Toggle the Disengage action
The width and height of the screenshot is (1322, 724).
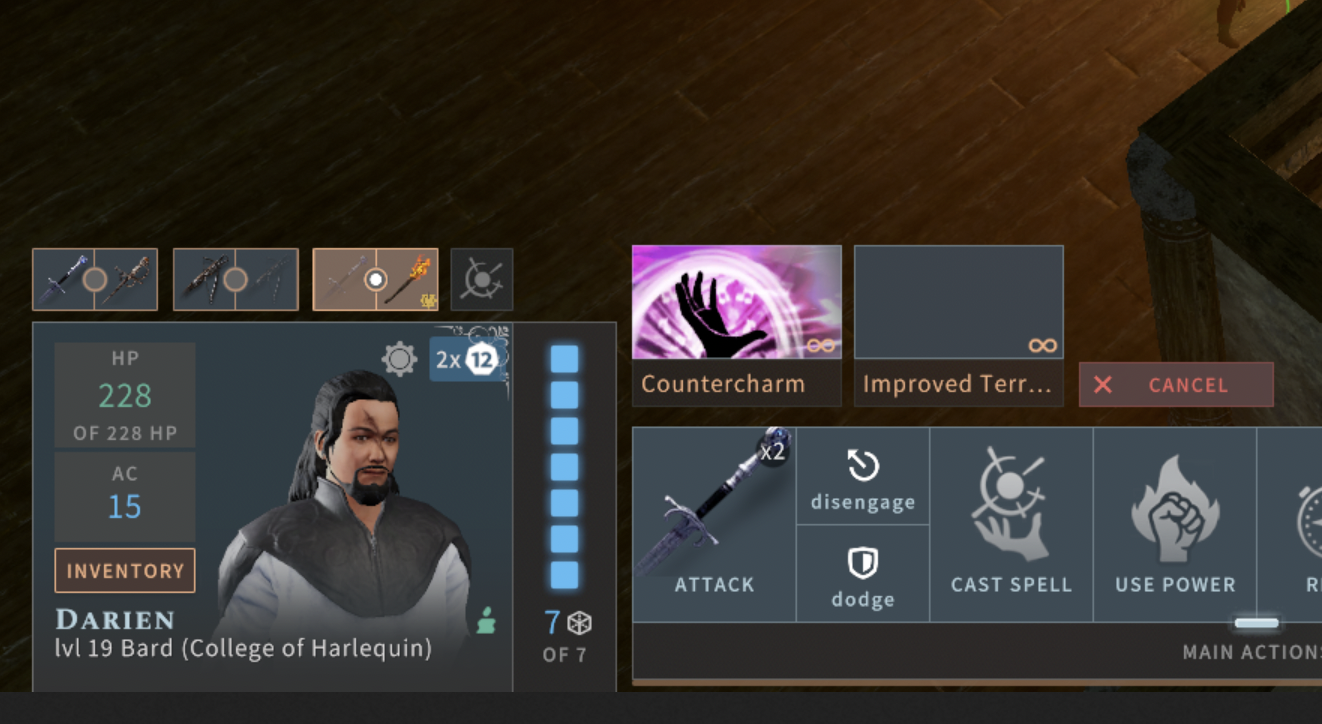pos(862,477)
